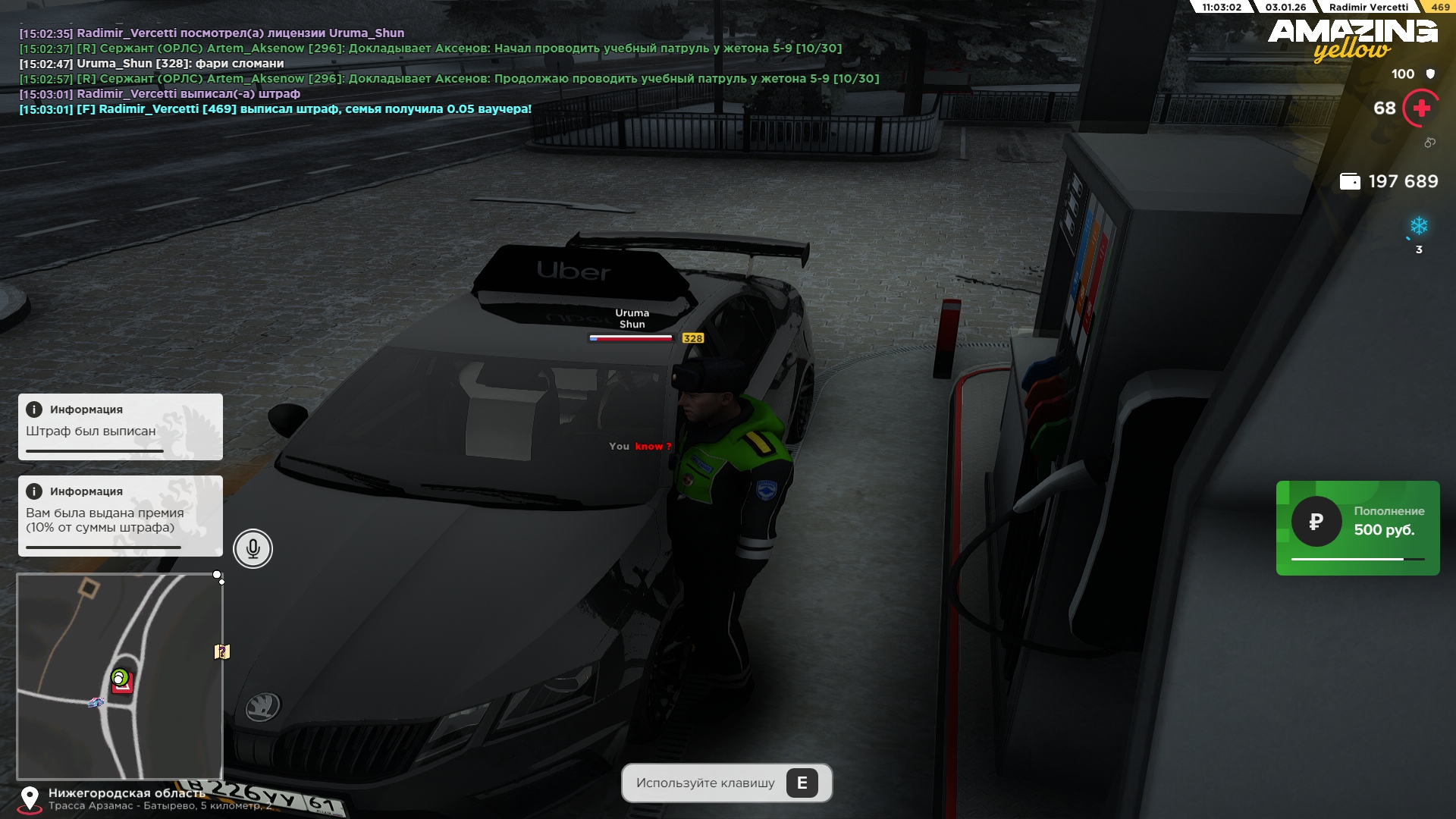Screen dimensions: 1456x819
Task: Click the 'Пополнение 500 руб.' notification
Action: point(1357,528)
